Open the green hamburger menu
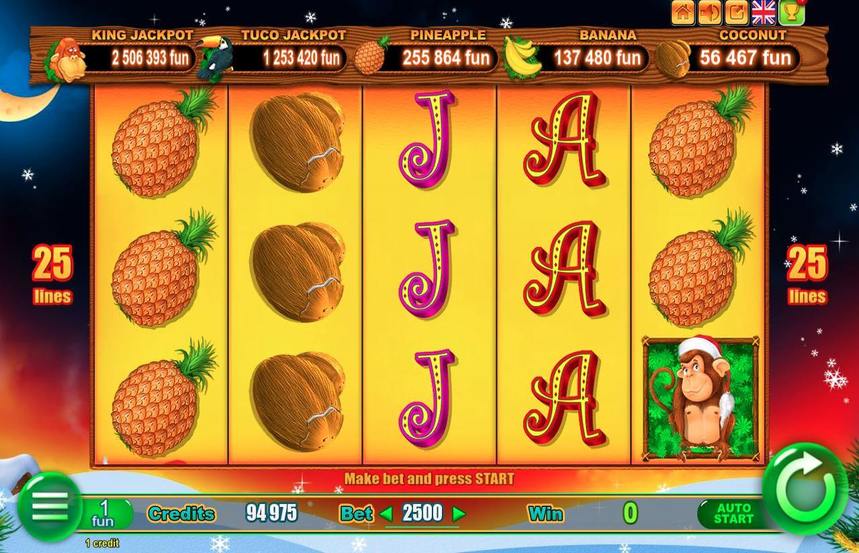Image resolution: width=859 pixels, height=553 pixels. [49, 506]
